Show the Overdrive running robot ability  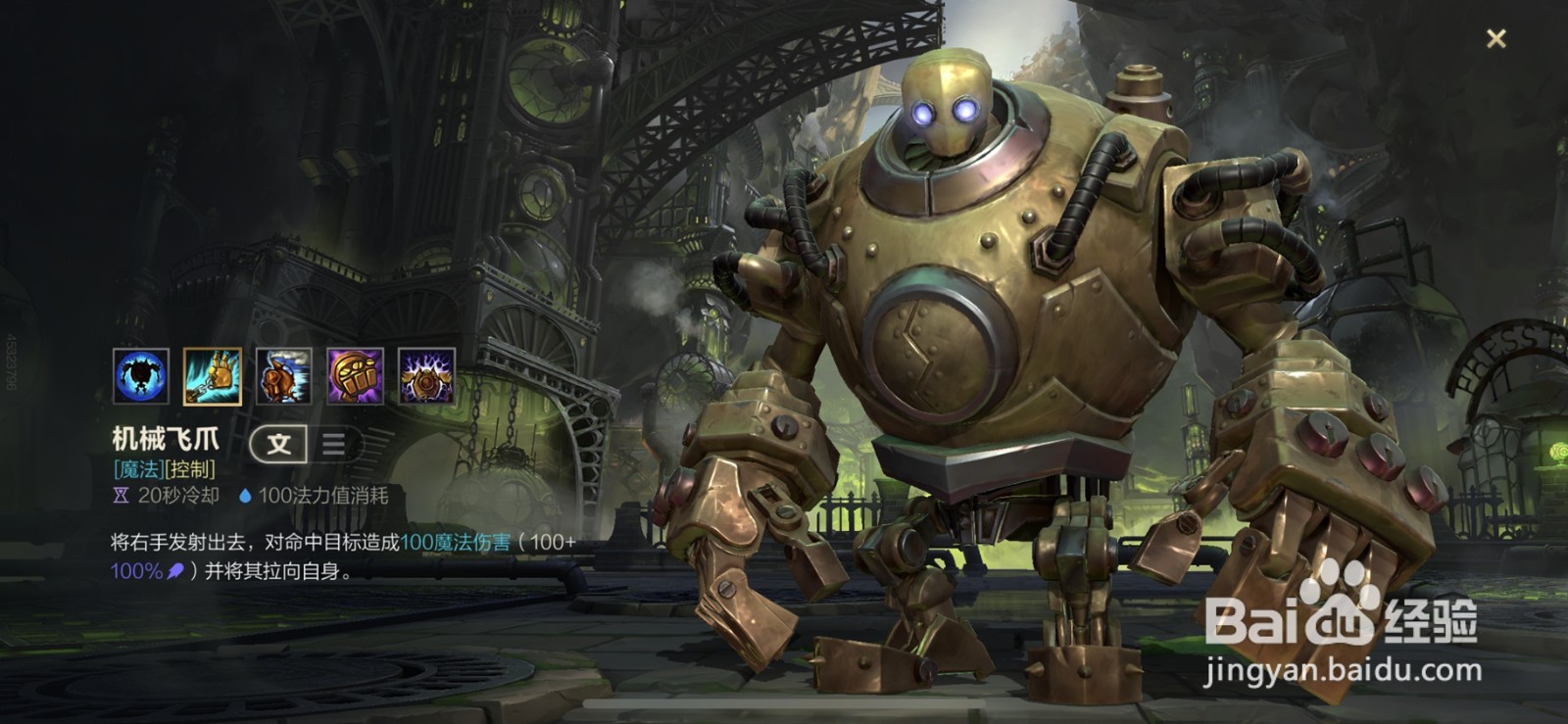[284, 376]
